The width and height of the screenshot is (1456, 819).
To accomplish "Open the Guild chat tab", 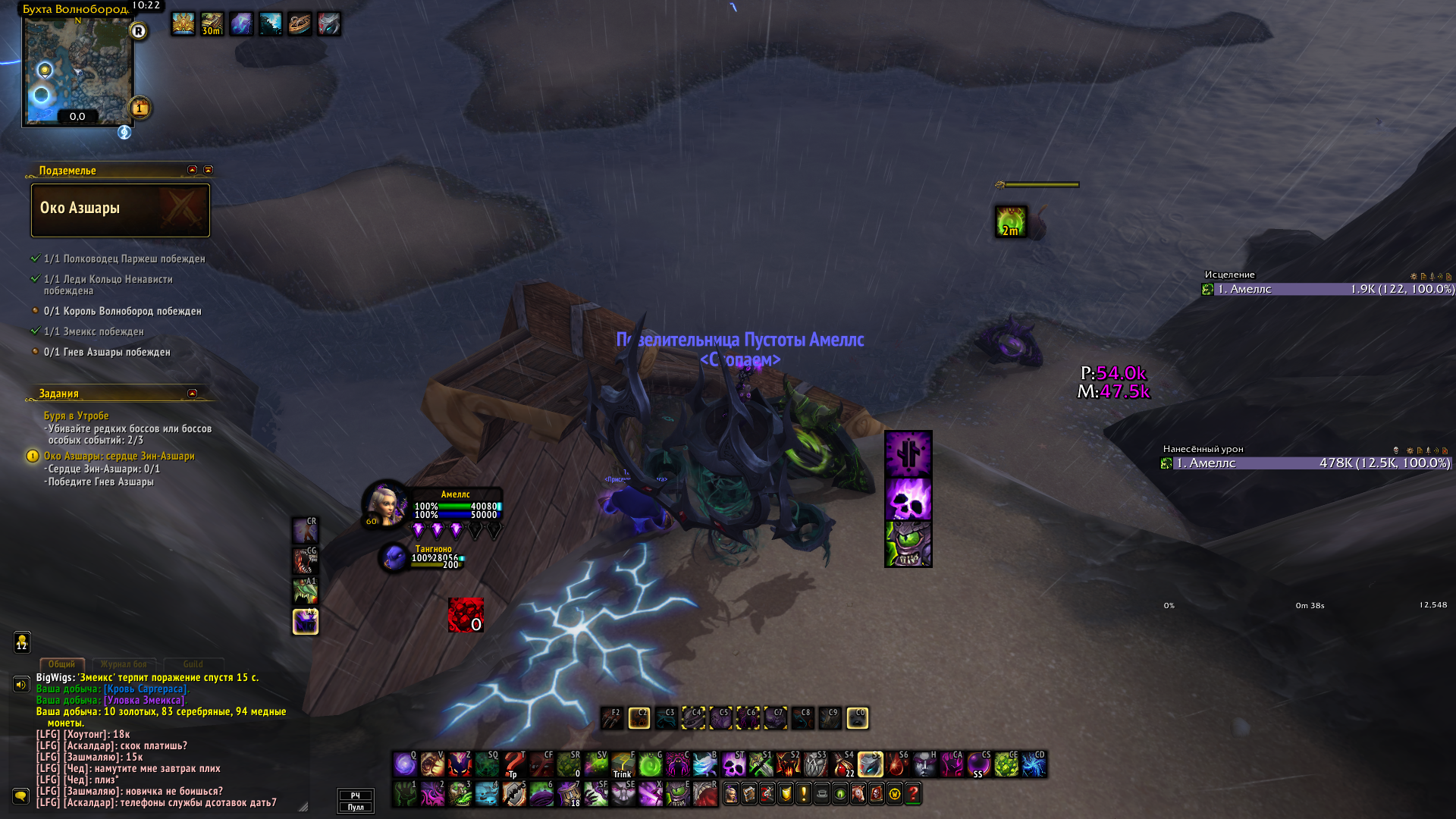I will 193,664.
